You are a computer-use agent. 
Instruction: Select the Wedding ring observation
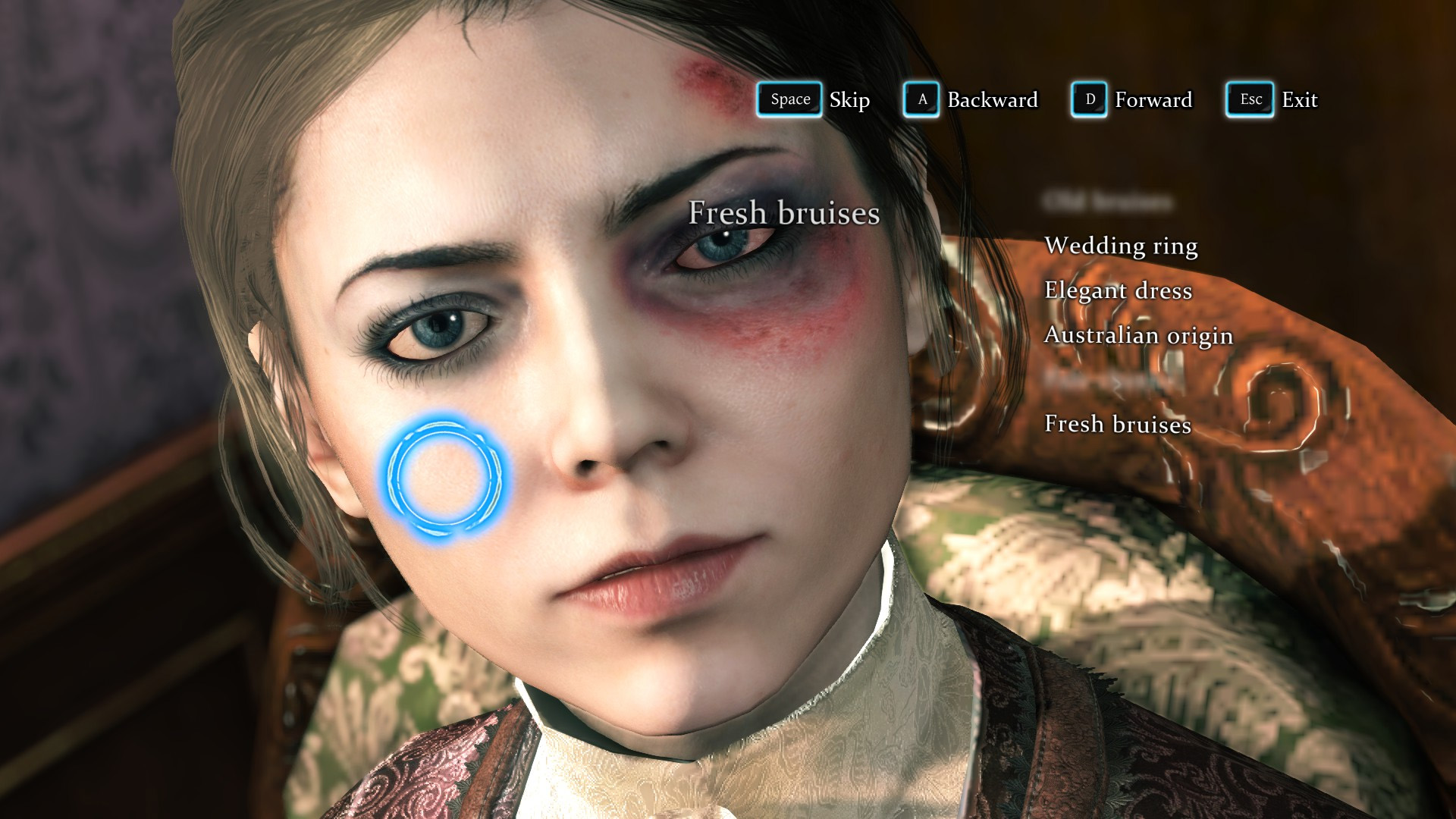pyautogui.click(x=1121, y=246)
